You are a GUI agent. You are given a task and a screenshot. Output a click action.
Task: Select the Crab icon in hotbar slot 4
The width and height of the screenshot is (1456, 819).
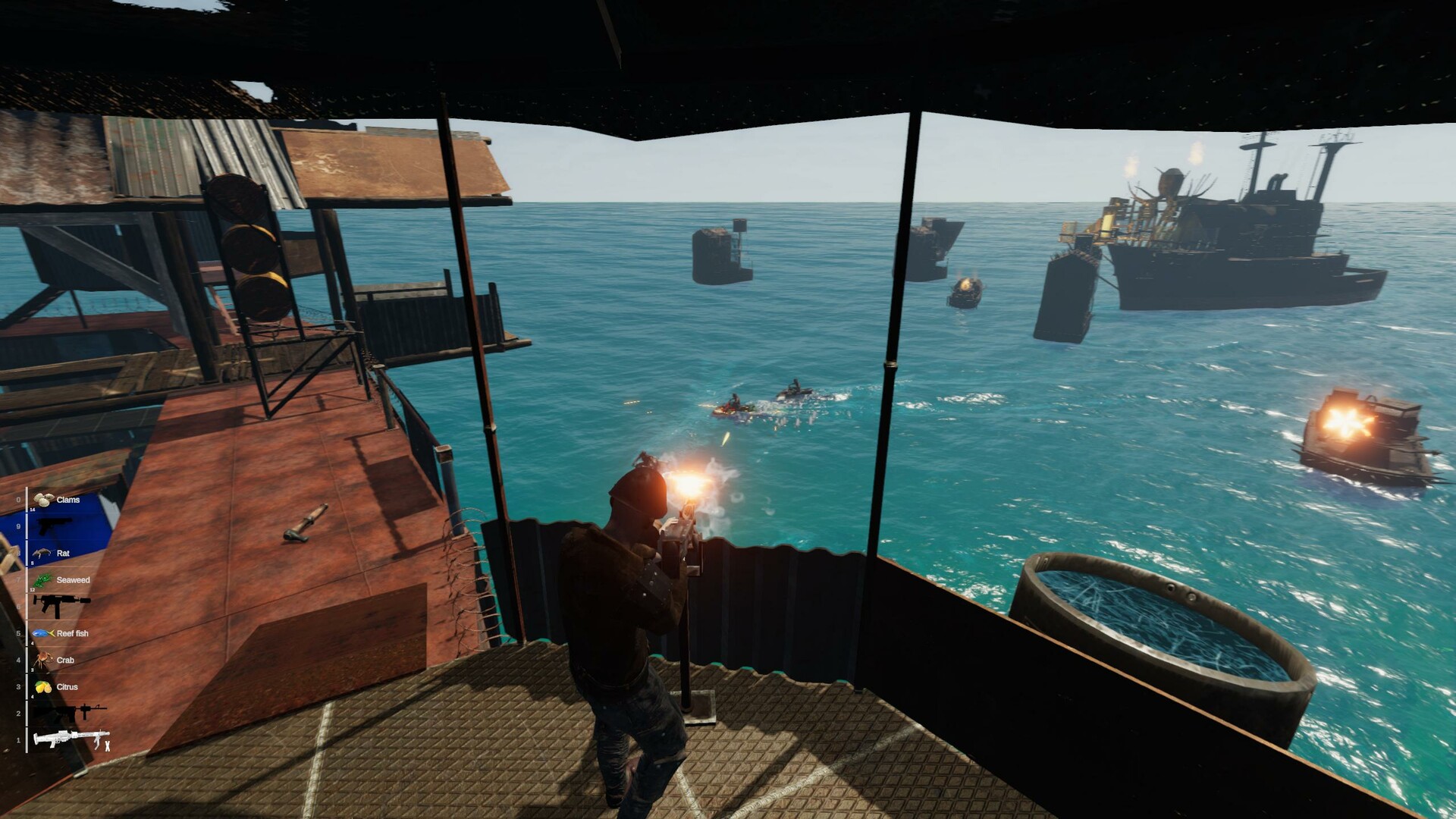(x=43, y=660)
